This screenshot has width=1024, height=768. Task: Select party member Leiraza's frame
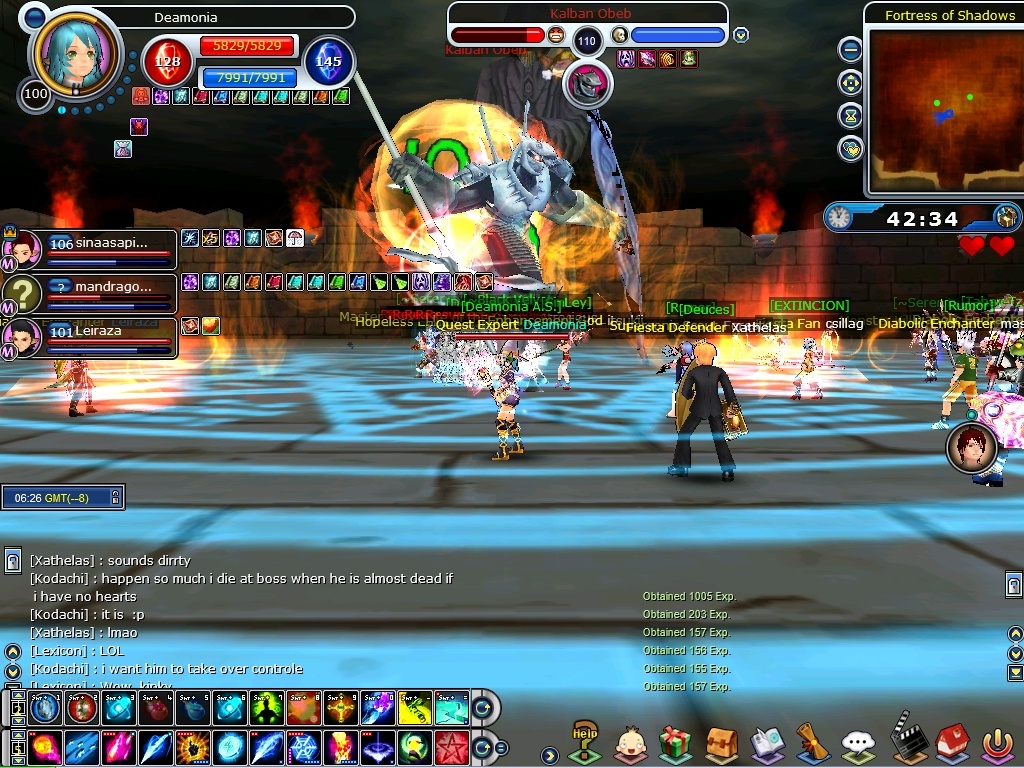point(95,338)
